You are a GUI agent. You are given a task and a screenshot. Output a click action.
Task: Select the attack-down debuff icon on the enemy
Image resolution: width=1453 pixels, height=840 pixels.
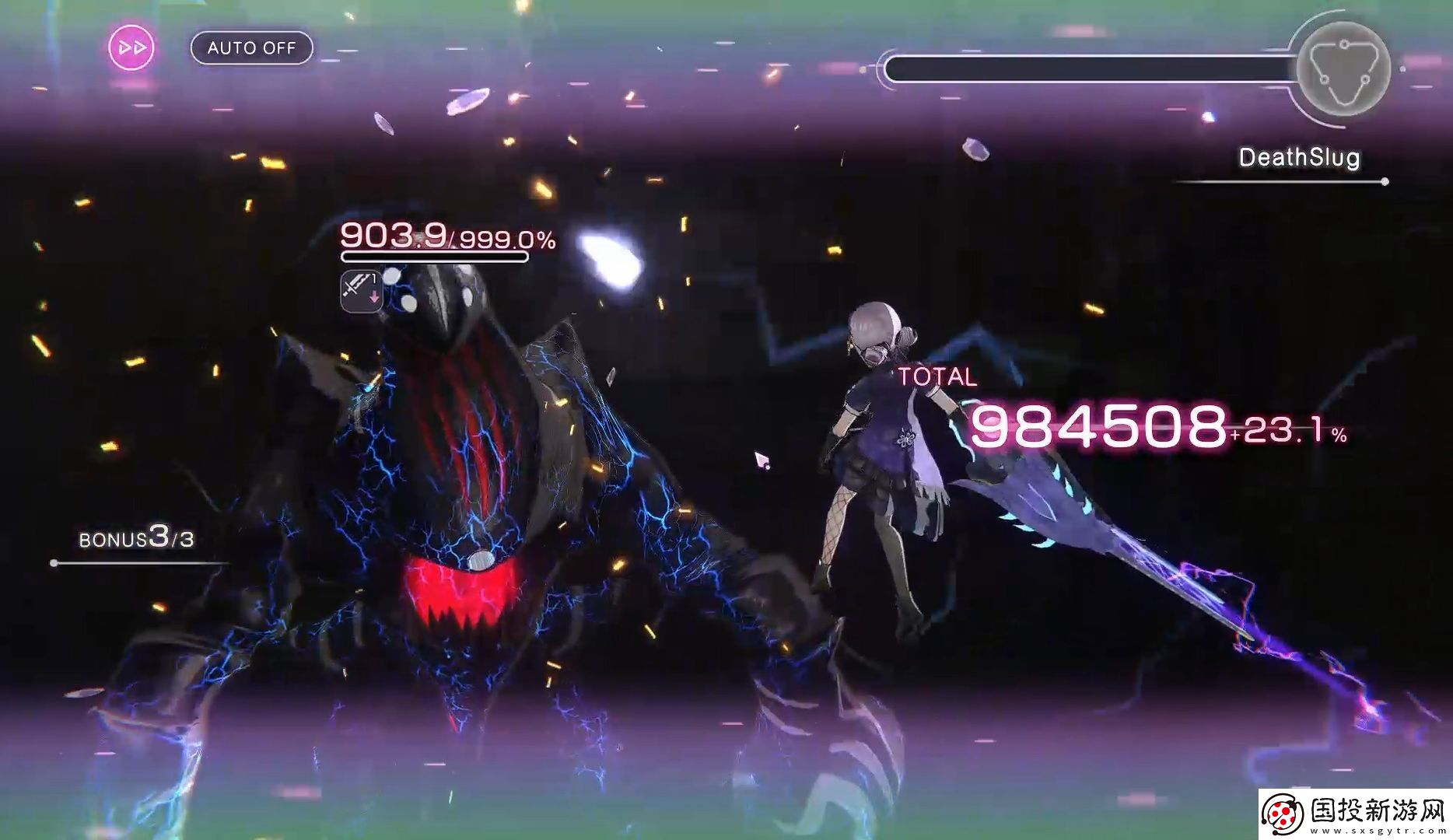pos(362,292)
